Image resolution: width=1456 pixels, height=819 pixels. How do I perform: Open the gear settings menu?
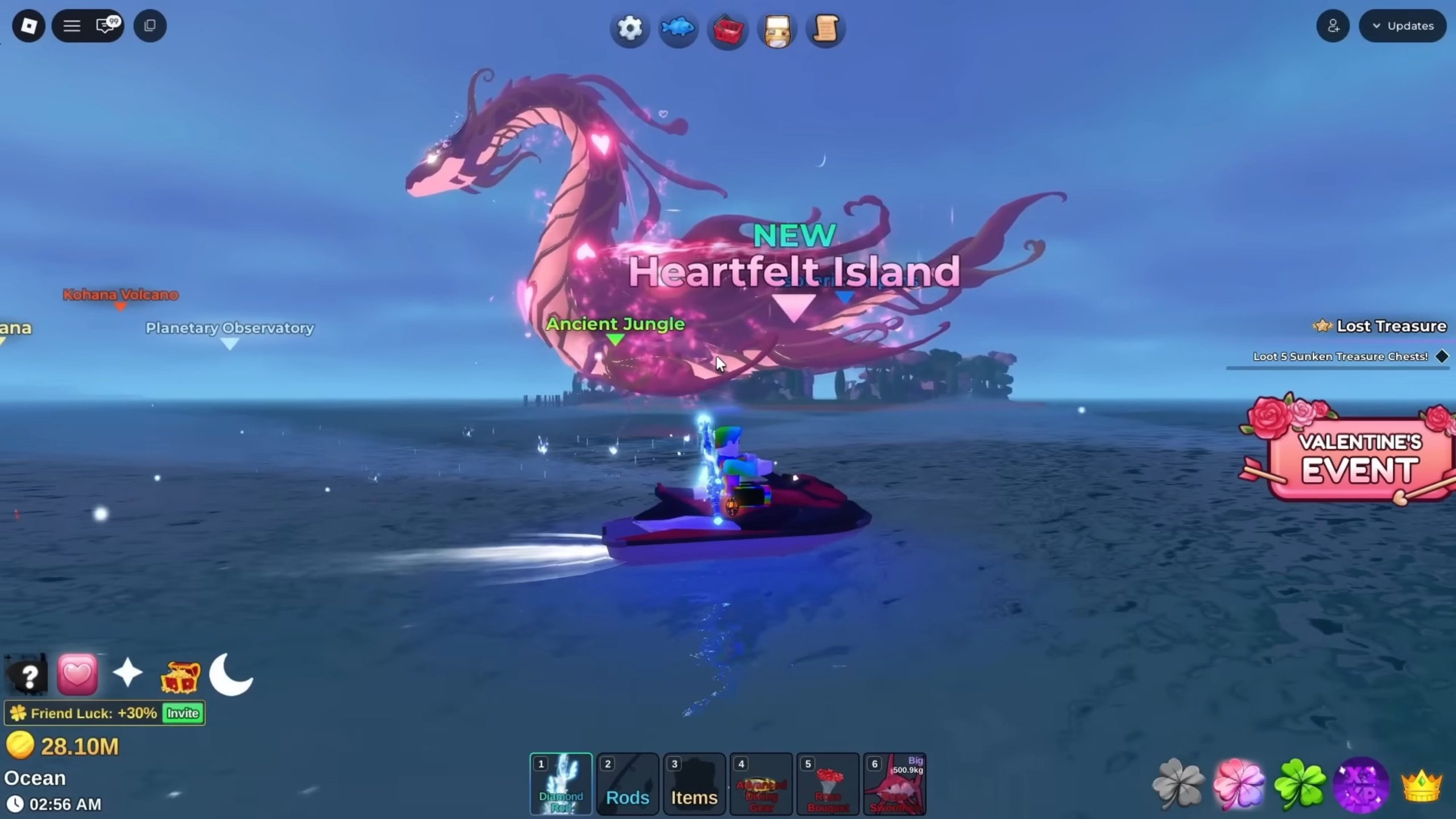629,28
